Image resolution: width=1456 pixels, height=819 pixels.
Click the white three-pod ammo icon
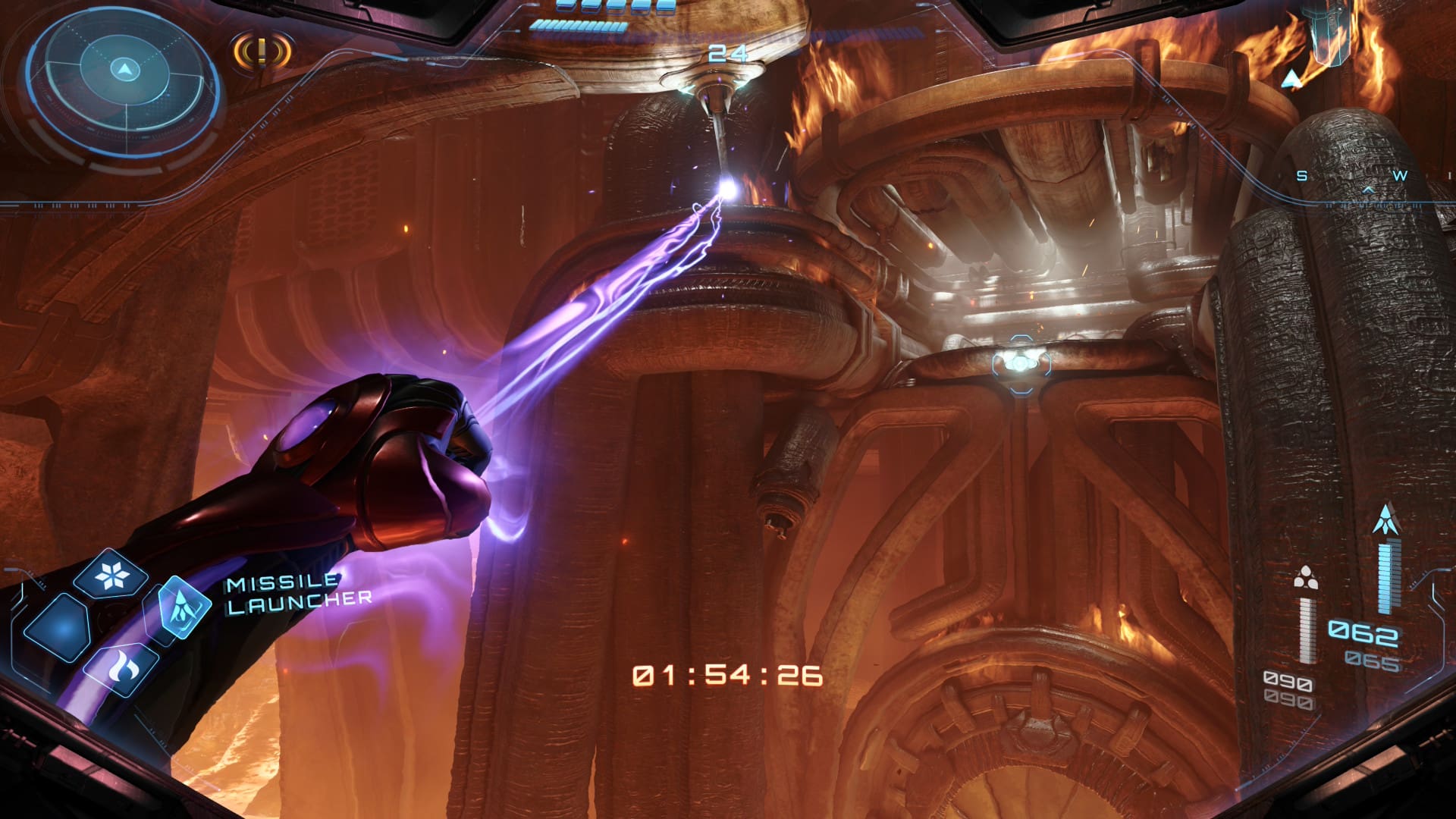pos(1305,579)
